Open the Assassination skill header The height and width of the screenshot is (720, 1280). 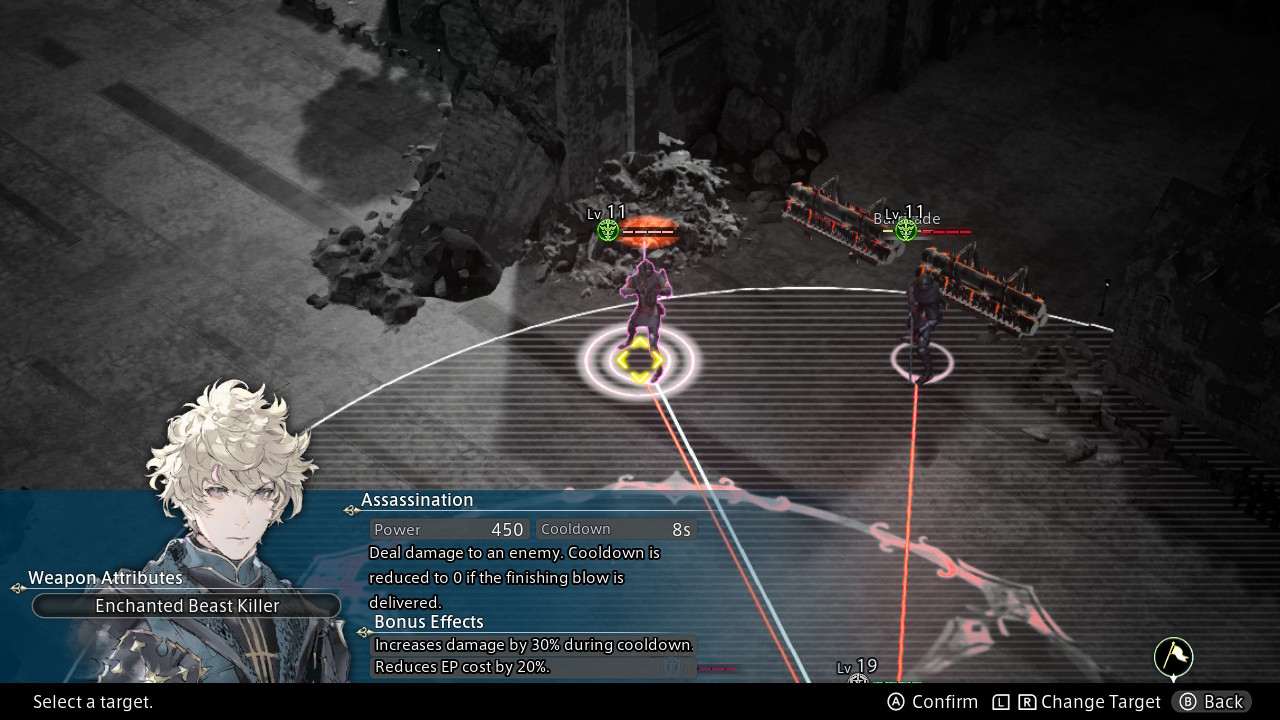point(417,500)
